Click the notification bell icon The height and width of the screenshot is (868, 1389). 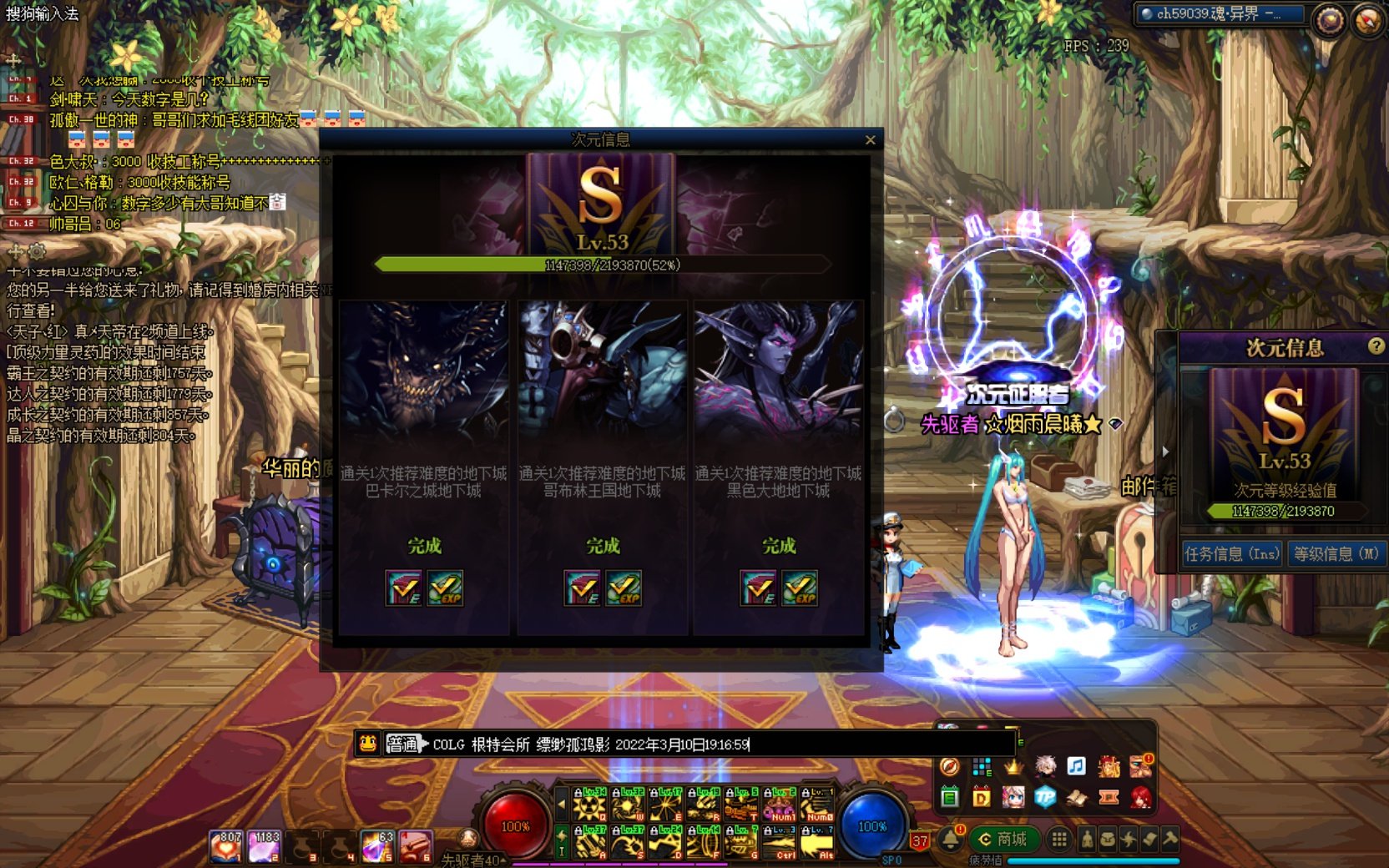[x=951, y=840]
